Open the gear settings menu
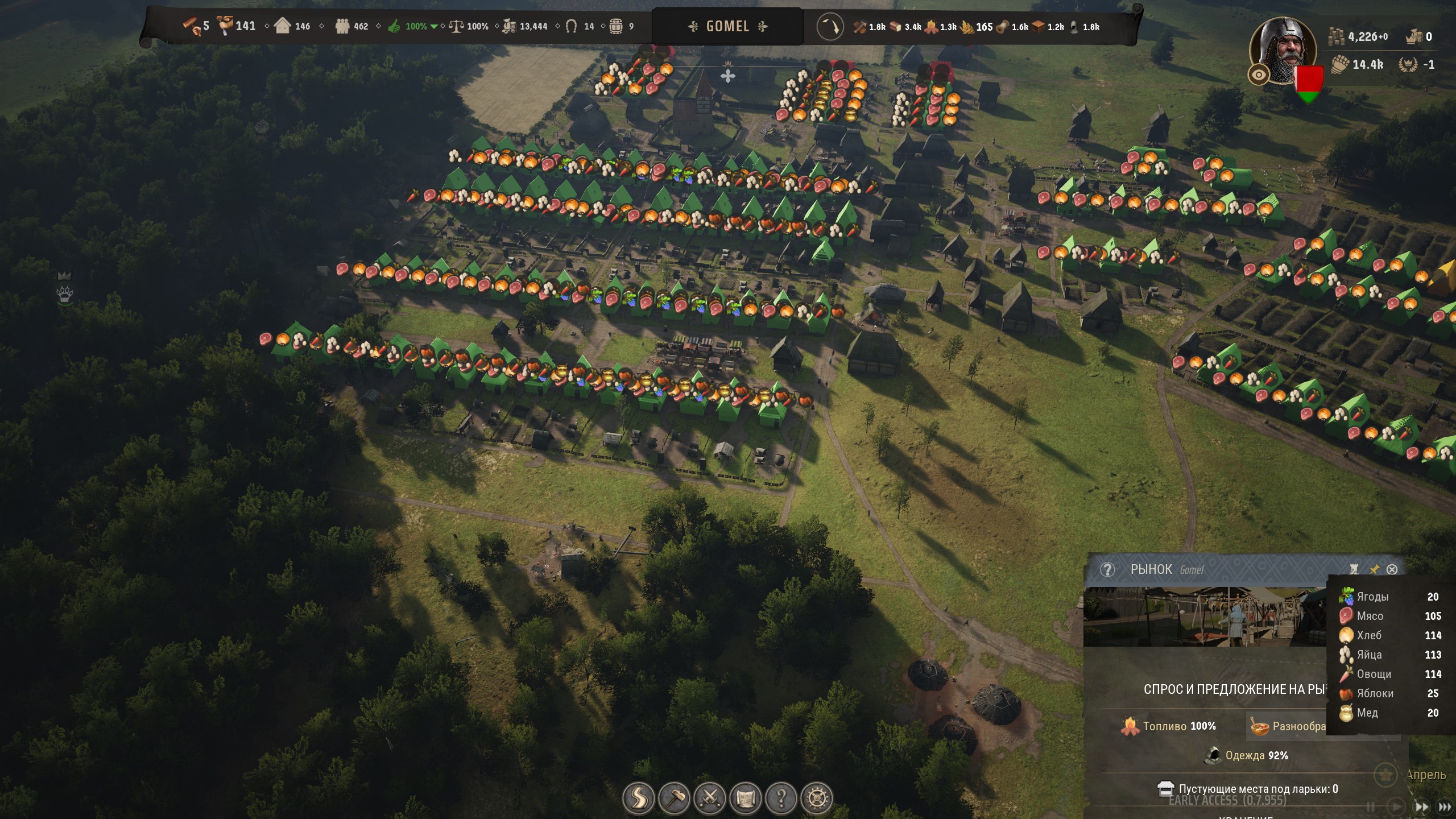Image resolution: width=1456 pixels, height=819 pixels. (817, 799)
